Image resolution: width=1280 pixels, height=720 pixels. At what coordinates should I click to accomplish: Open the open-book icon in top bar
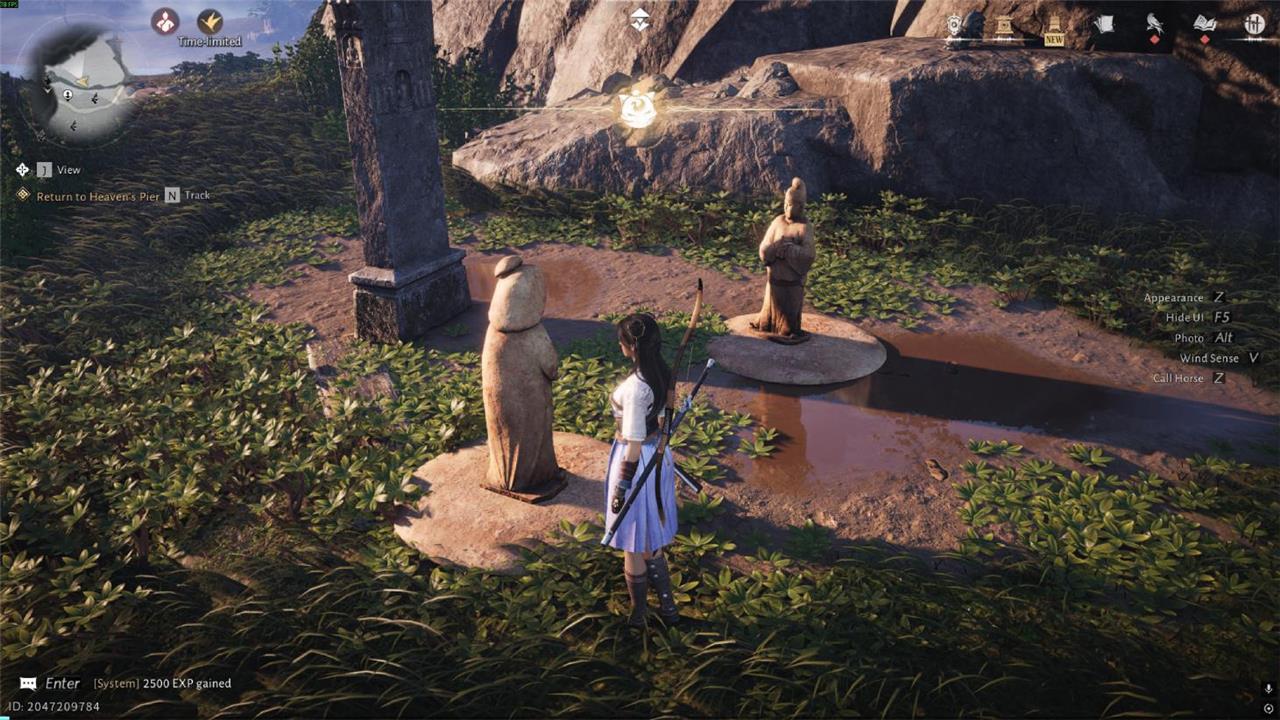pos(1204,24)
